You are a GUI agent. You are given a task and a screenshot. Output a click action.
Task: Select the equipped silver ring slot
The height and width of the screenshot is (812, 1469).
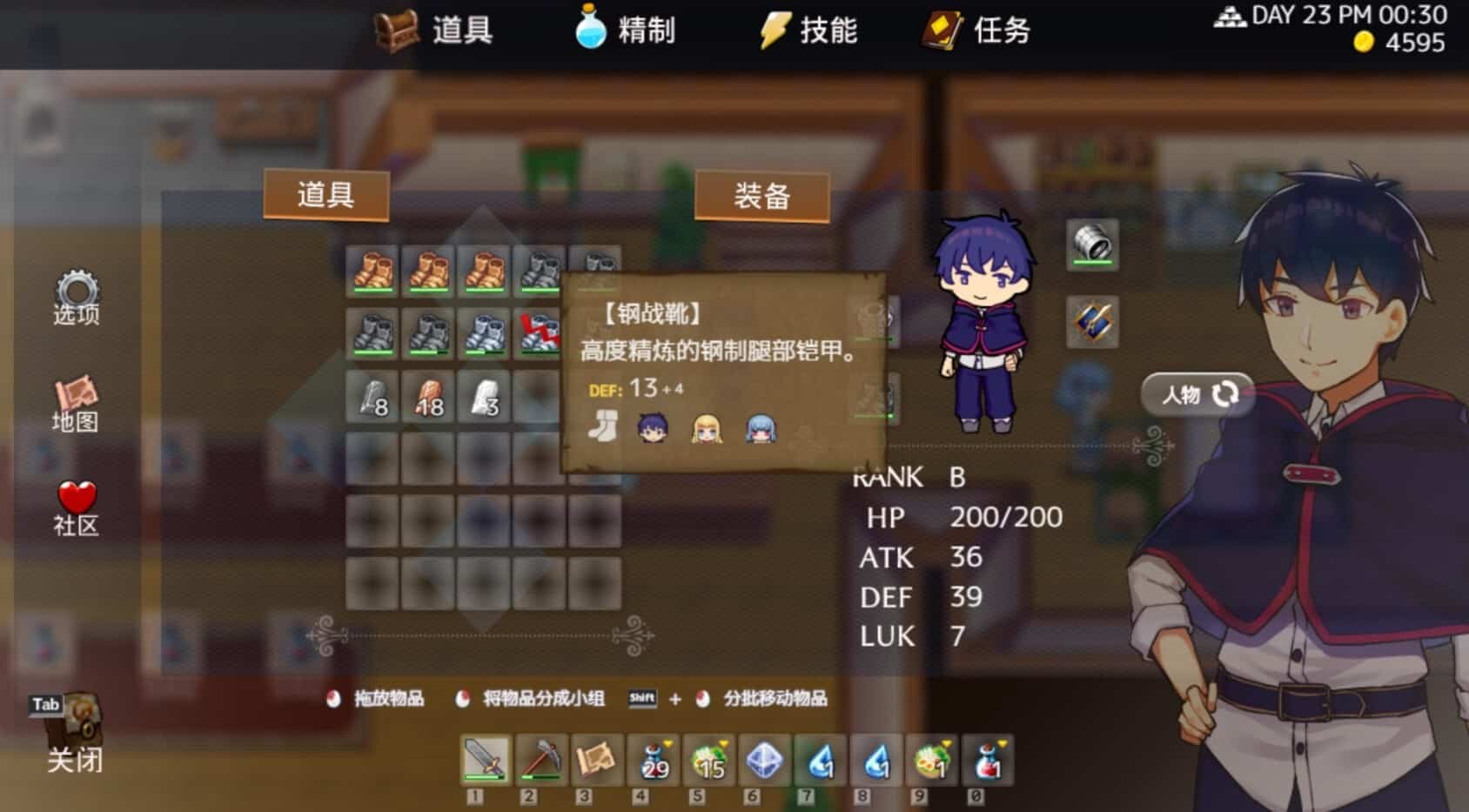tap(1092, 244)
